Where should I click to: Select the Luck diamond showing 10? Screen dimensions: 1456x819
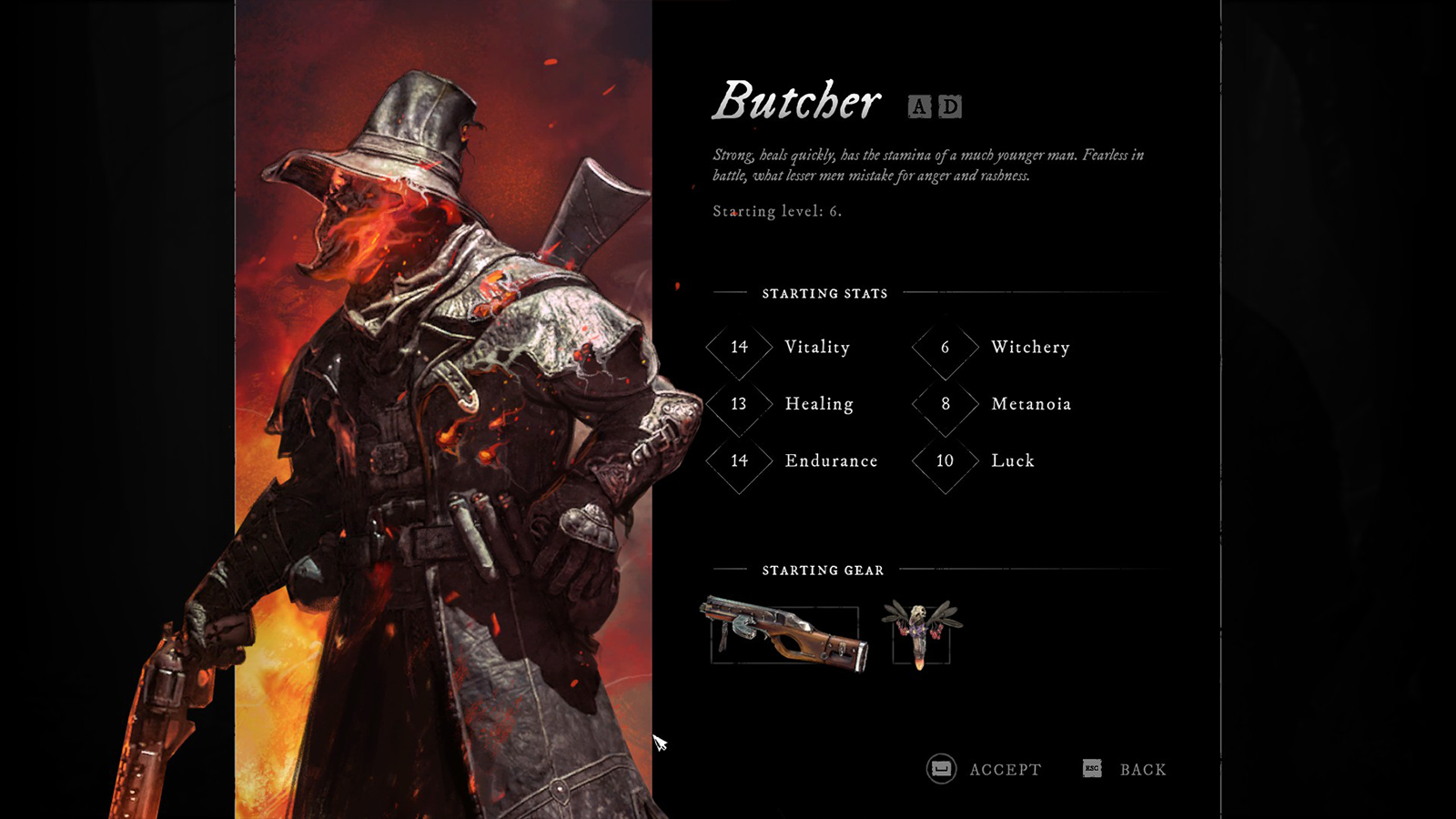[x=944, y=460]
